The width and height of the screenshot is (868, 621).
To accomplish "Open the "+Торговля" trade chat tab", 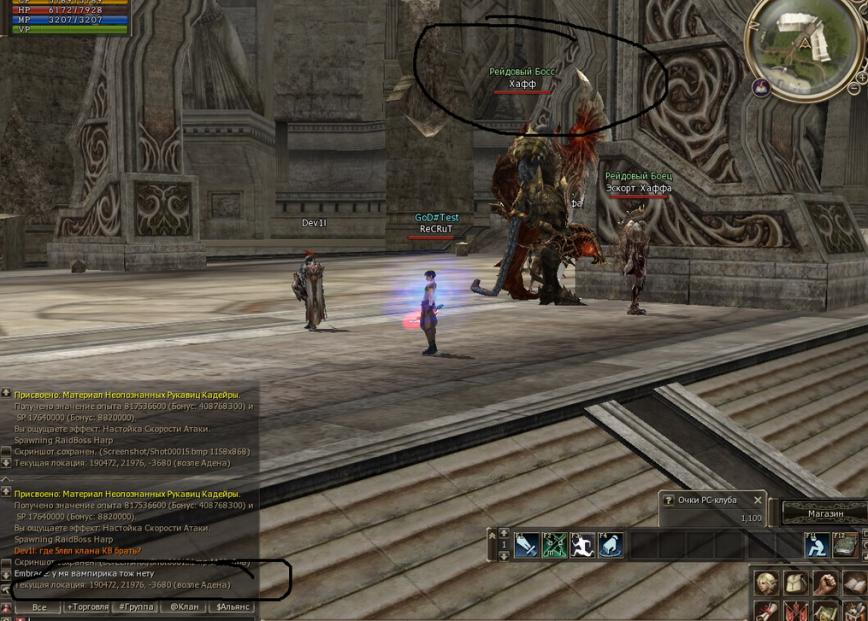I will pyautogui.click(x=88, y=607).
